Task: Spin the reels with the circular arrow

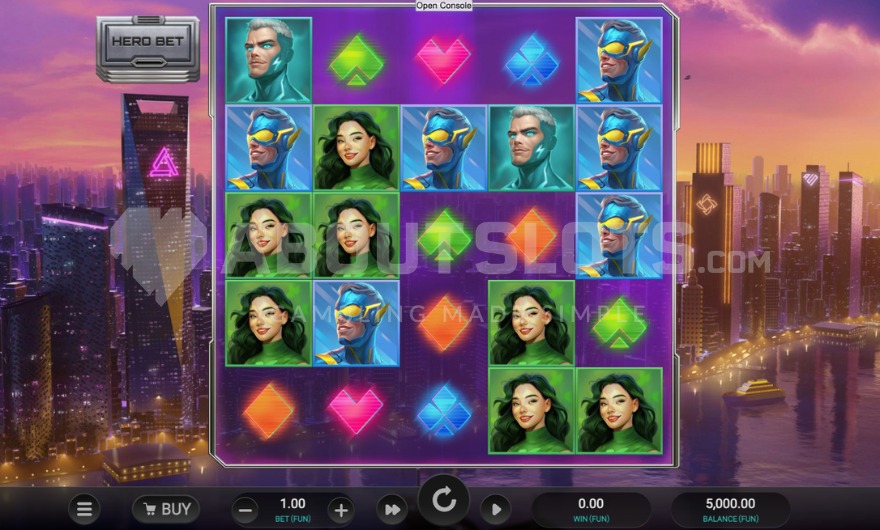Action: (443, 499)
